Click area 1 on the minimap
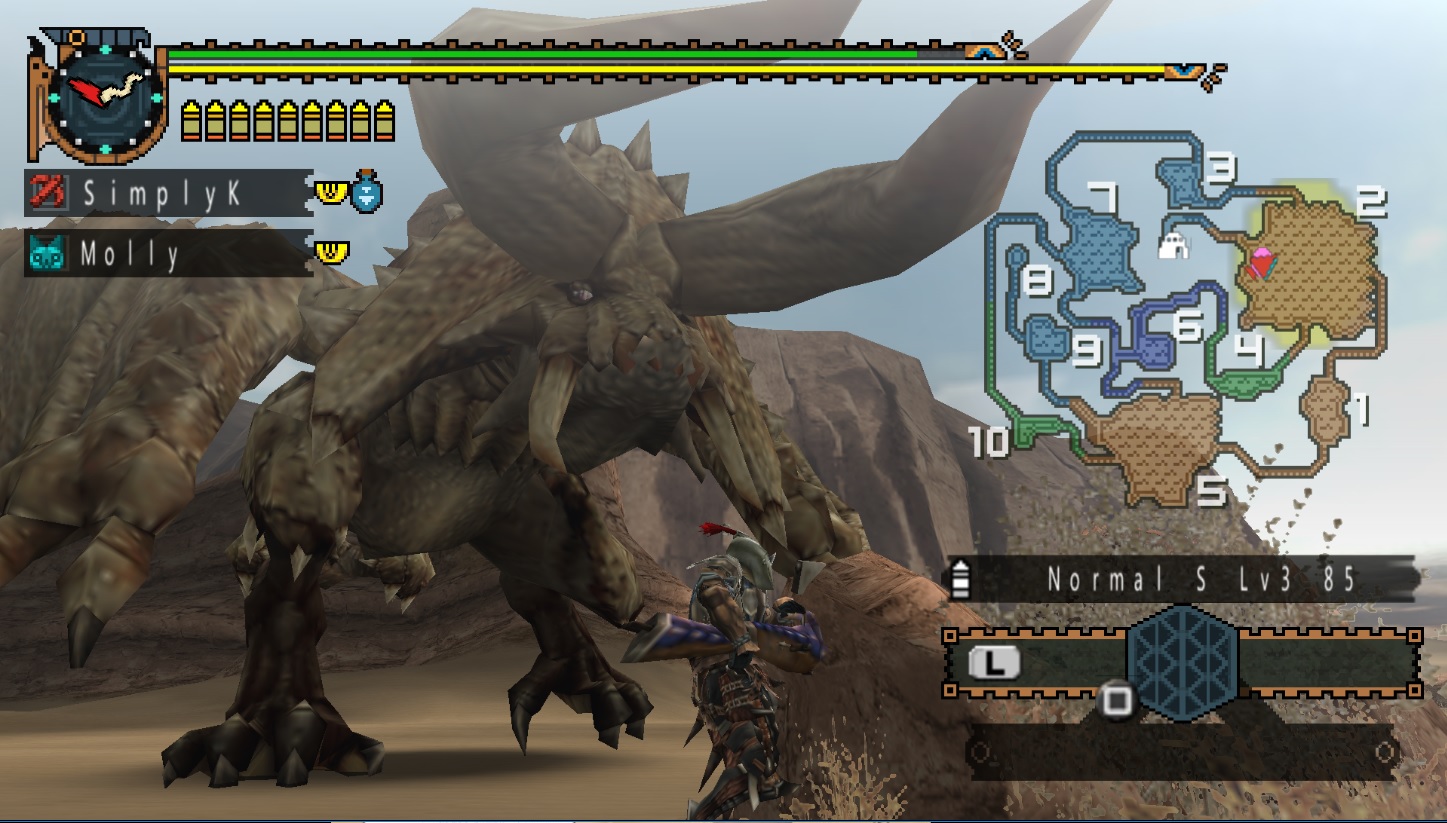Image resolution: width=1447 pixels, height=823 pixels. coord(1327,409)
